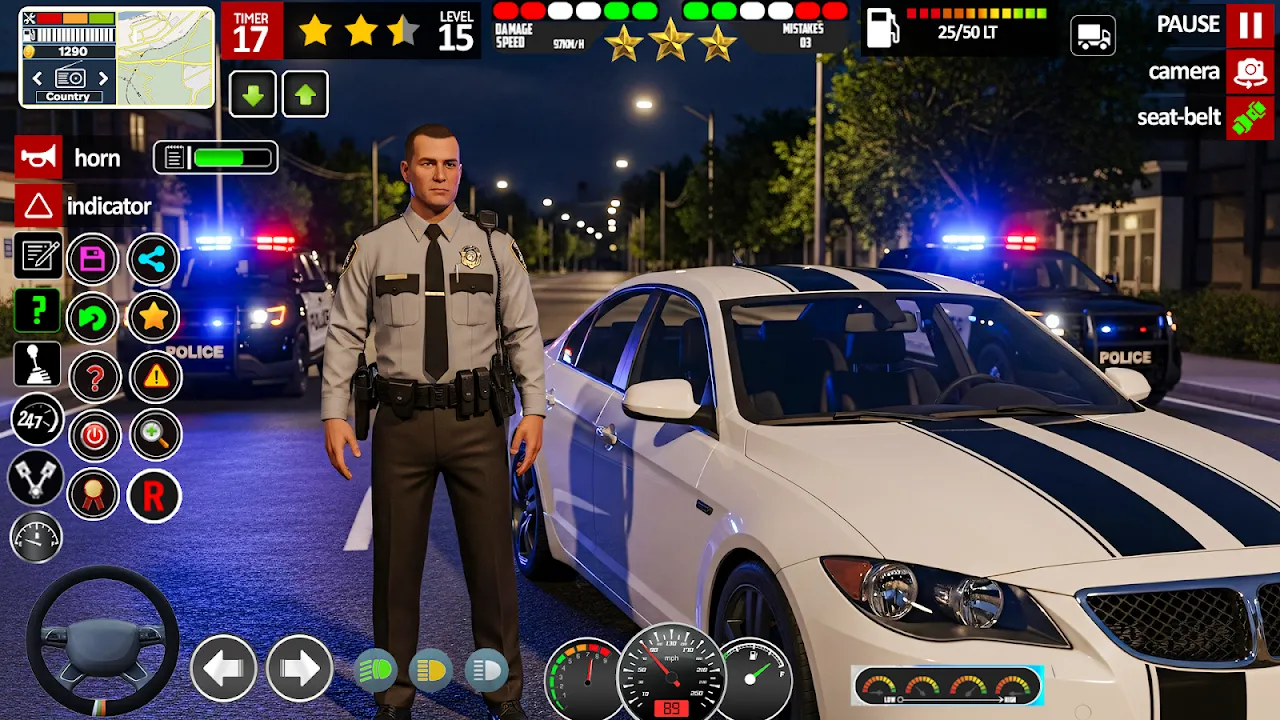Activate the red R button
This screenshot has height=720, width=1280.
[x=153, y=495]
